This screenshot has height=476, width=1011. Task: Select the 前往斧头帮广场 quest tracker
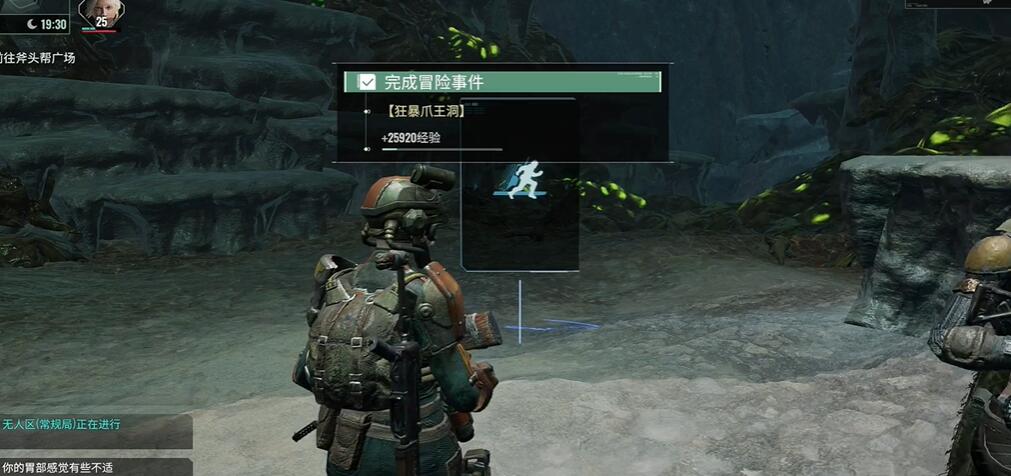click(x=38, y=58)
